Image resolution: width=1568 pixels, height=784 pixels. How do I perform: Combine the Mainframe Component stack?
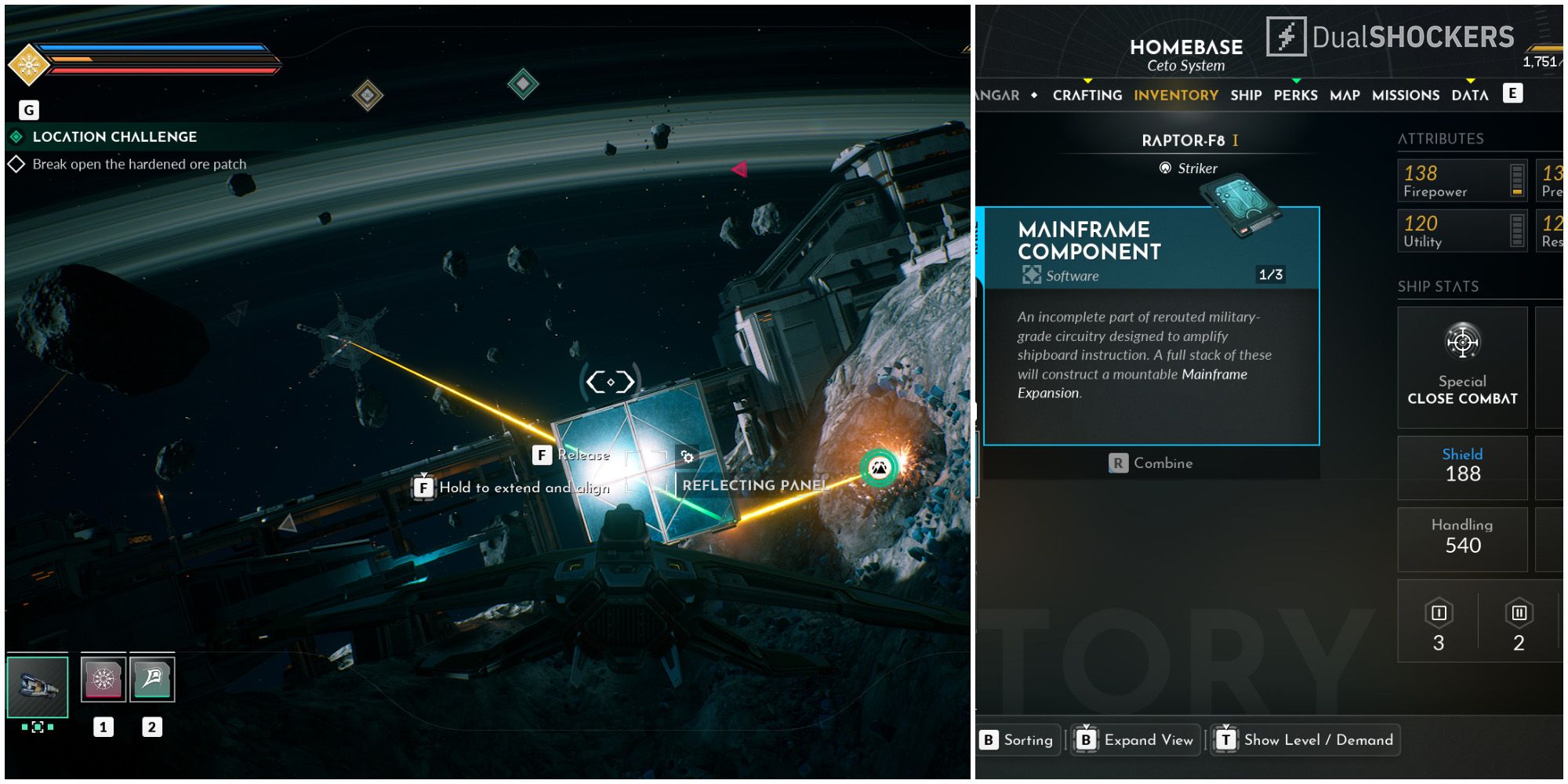[x=1151, y=463]
